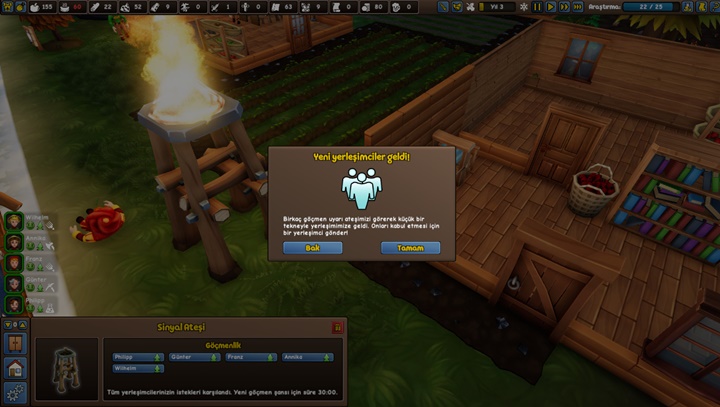This screenshot has height=407, width=720.
Task: Click the Bak button in the popup
Action: click(312, 247)
